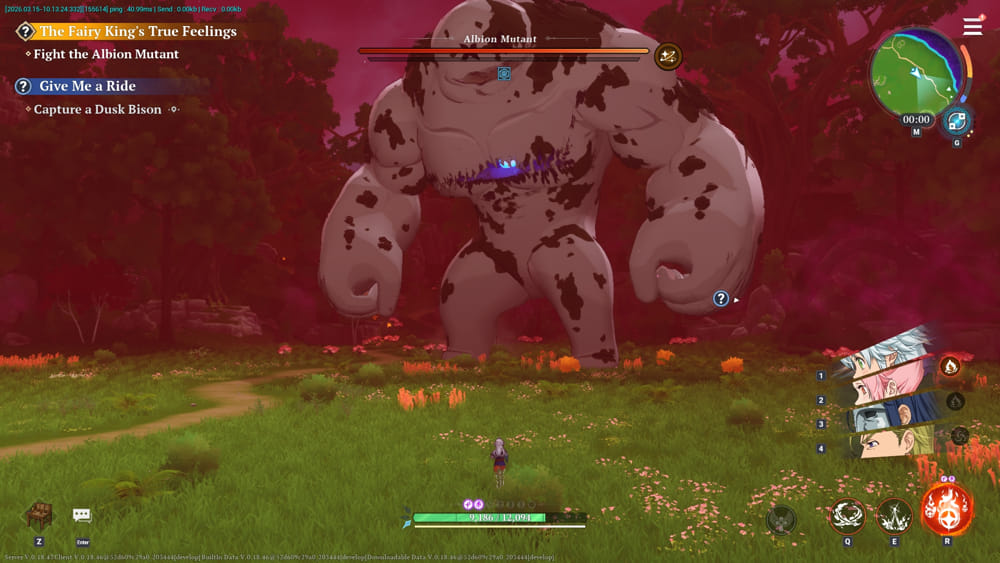Screen dimensions: 1000x563
Task: Open the hamburger main menu
Action: 972,27
